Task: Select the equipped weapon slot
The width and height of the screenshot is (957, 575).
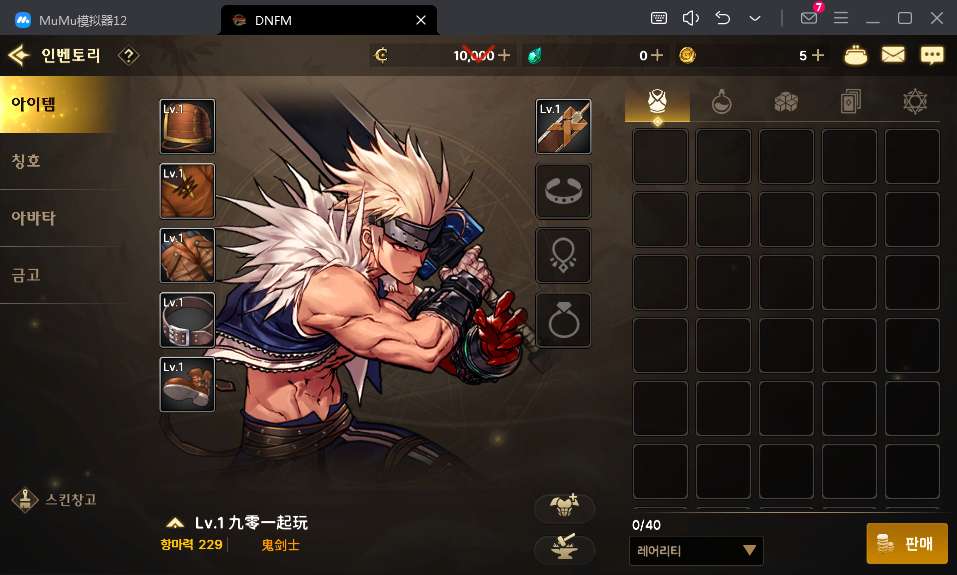Action: pos(563,126)
